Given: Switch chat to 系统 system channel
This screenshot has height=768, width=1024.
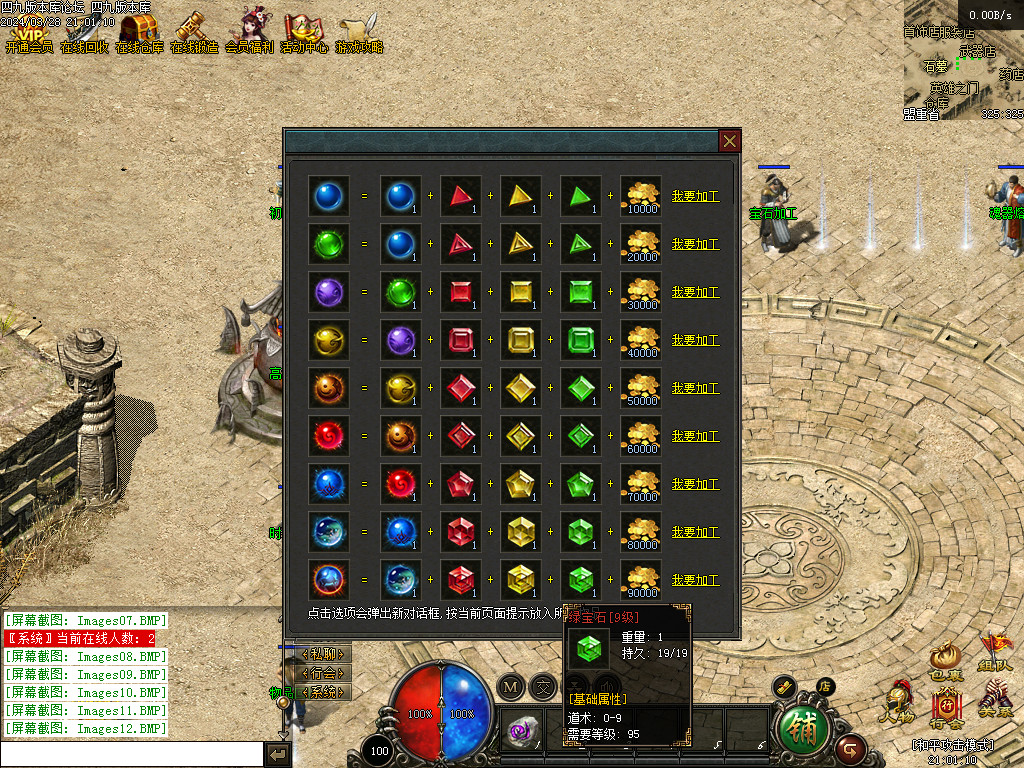Looking at the screenshot, I should [326, 691].
